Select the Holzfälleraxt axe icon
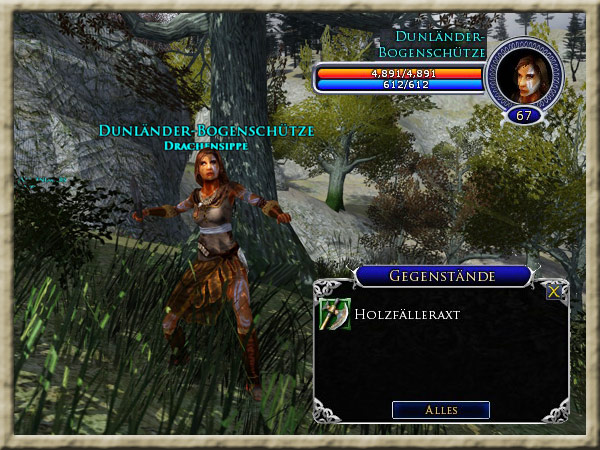This screenshot has height=450, width=600. coord(335,314)
